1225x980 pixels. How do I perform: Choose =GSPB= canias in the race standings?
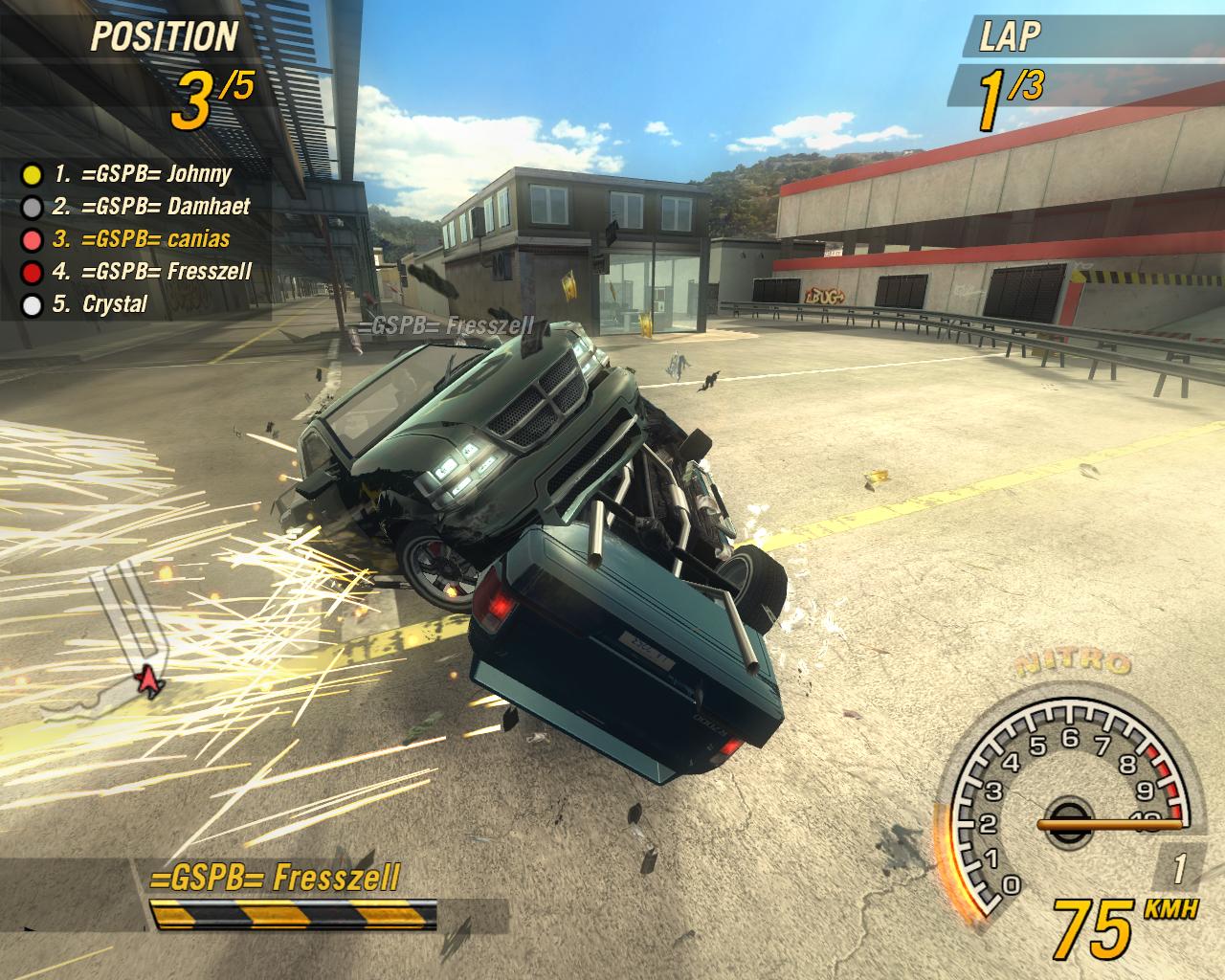click(141, 239)
